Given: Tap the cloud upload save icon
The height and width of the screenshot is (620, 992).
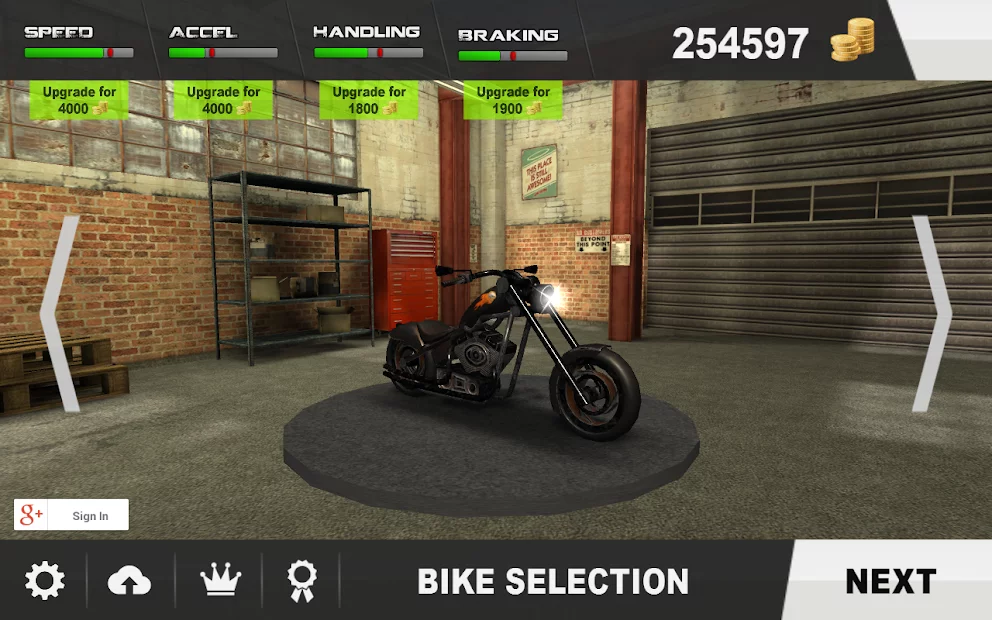Looking at the screenshot, I should (x=130, y=580).
